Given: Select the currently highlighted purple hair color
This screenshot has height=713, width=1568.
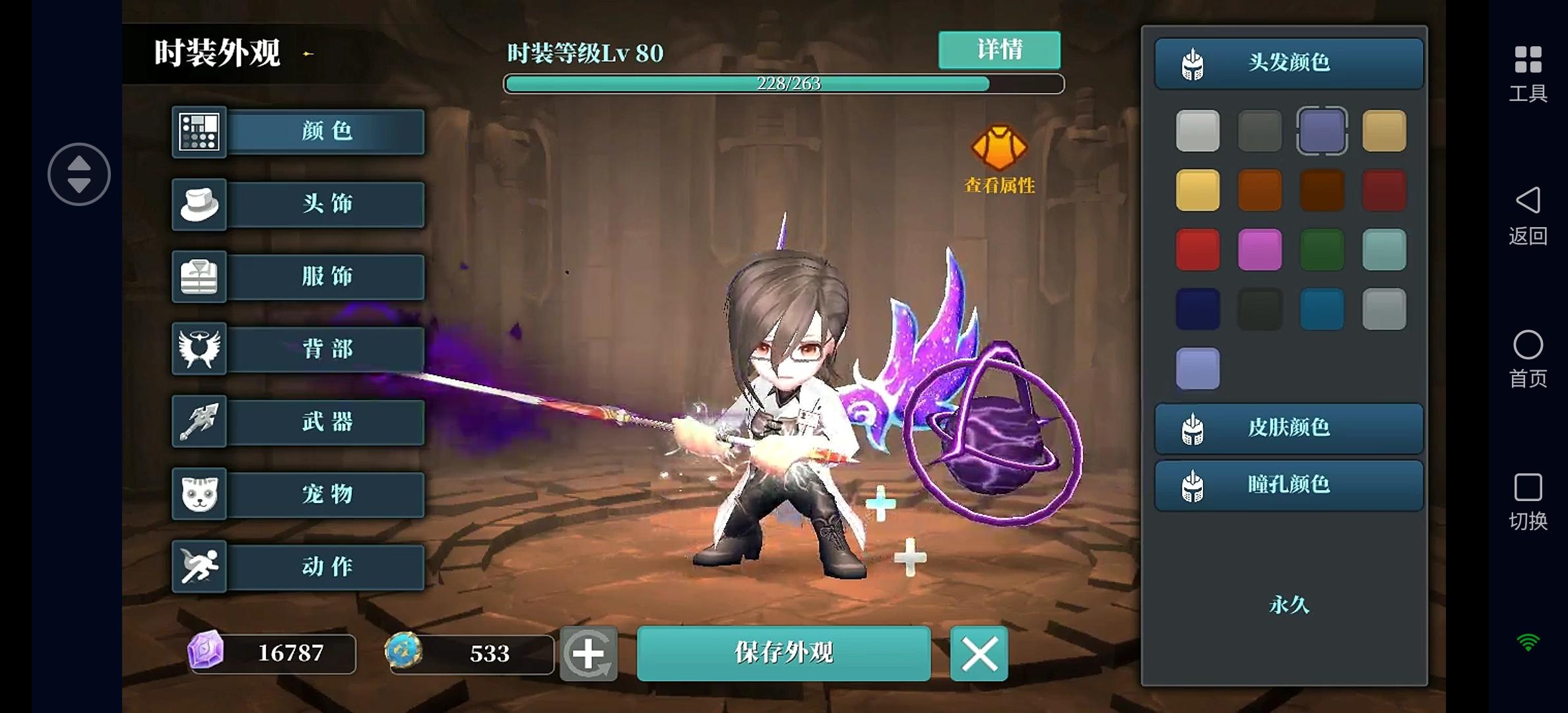Looking at the screenshot, I should [1322, 130].
